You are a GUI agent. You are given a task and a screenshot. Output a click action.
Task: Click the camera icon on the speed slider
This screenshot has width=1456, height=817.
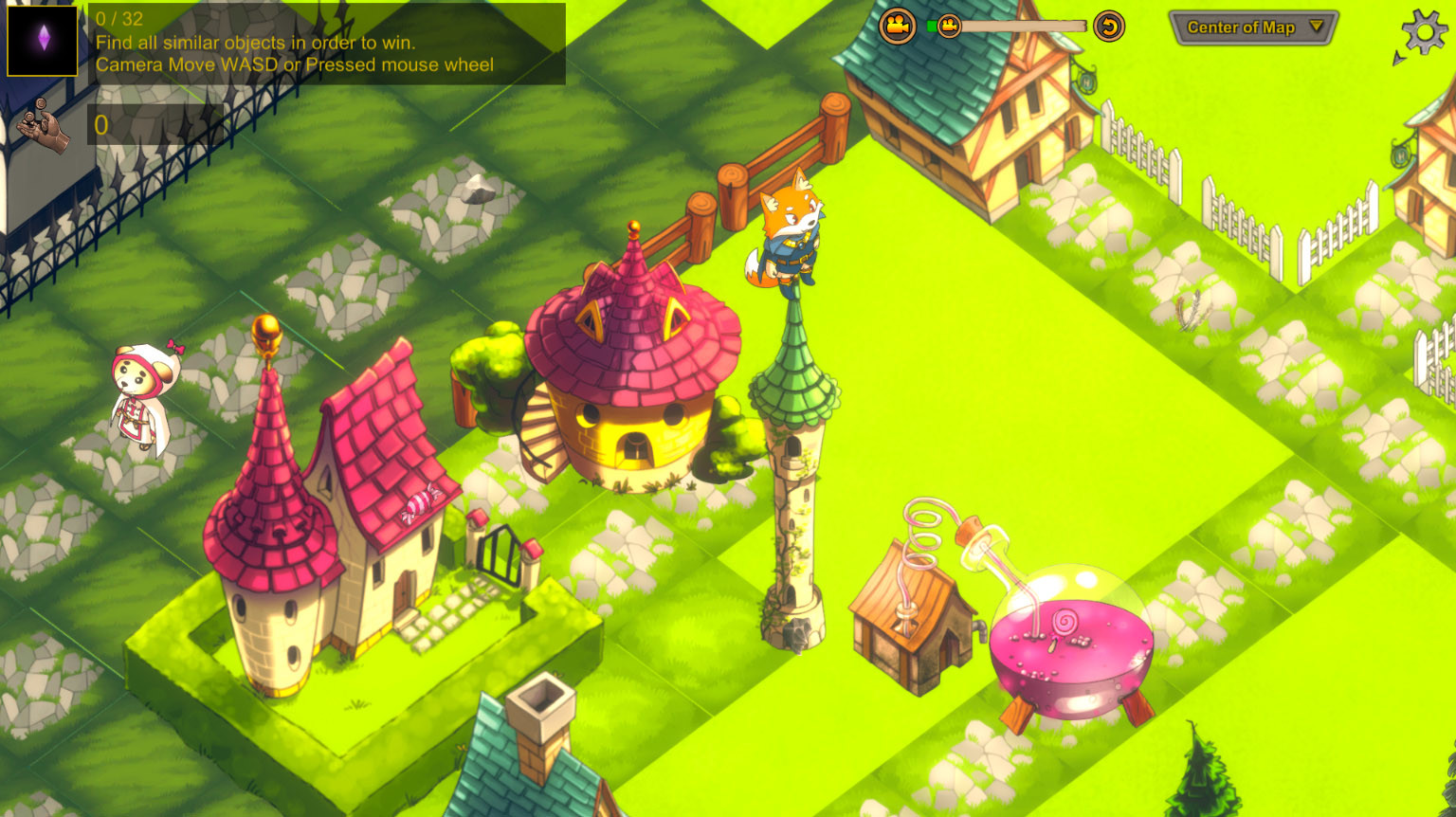click(949, 26)
